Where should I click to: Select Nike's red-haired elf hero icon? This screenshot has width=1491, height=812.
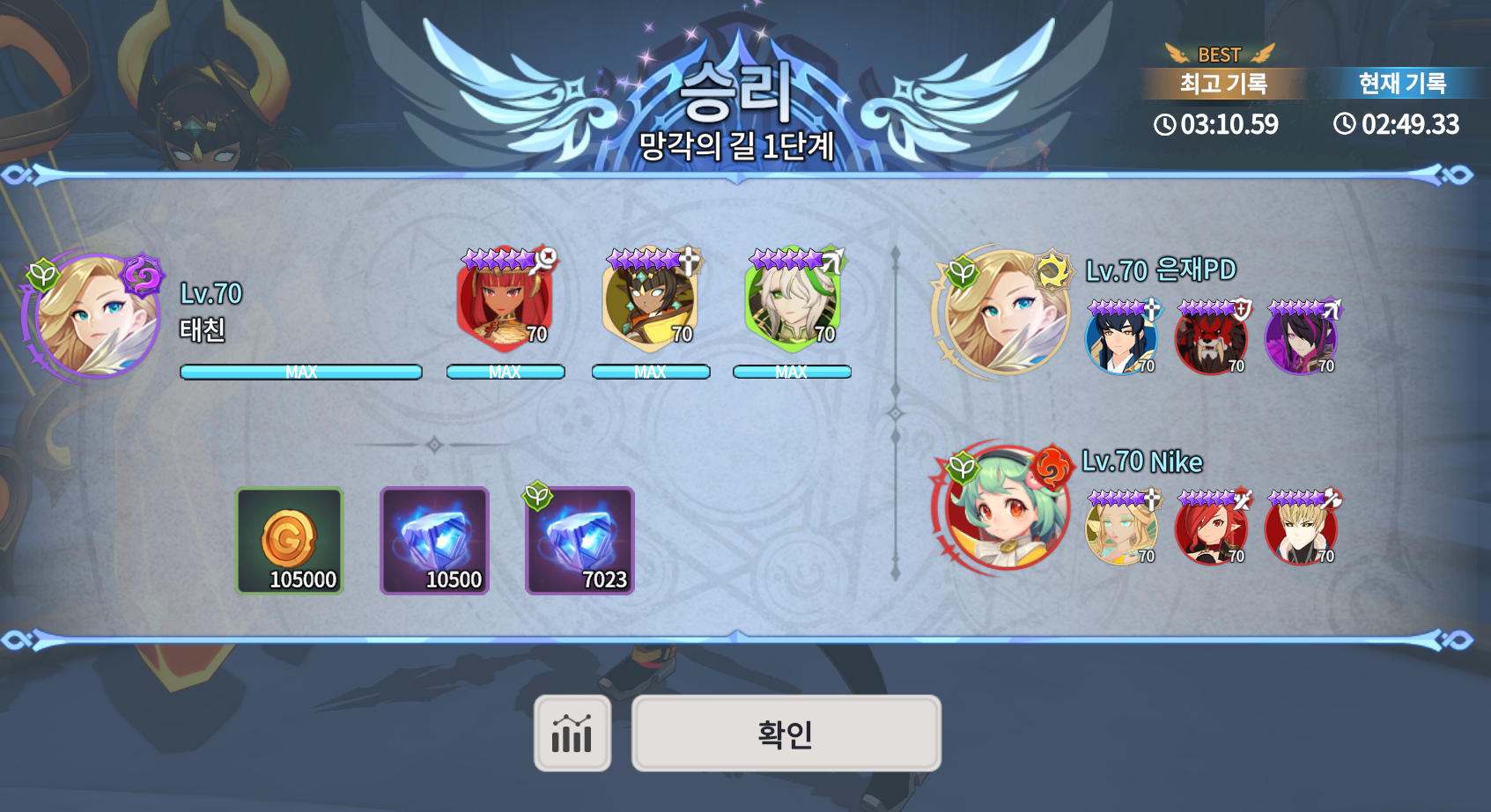[1211, 528]
